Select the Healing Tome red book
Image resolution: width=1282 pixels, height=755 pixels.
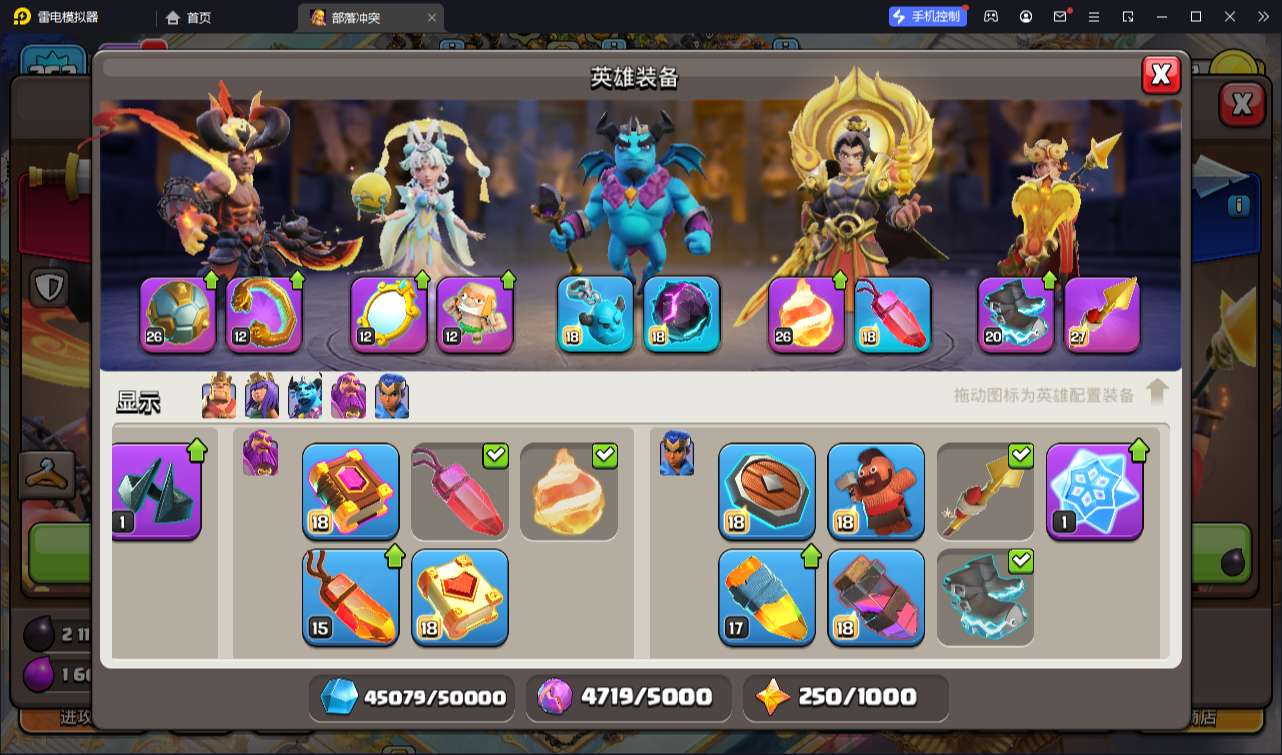[459, 597]
